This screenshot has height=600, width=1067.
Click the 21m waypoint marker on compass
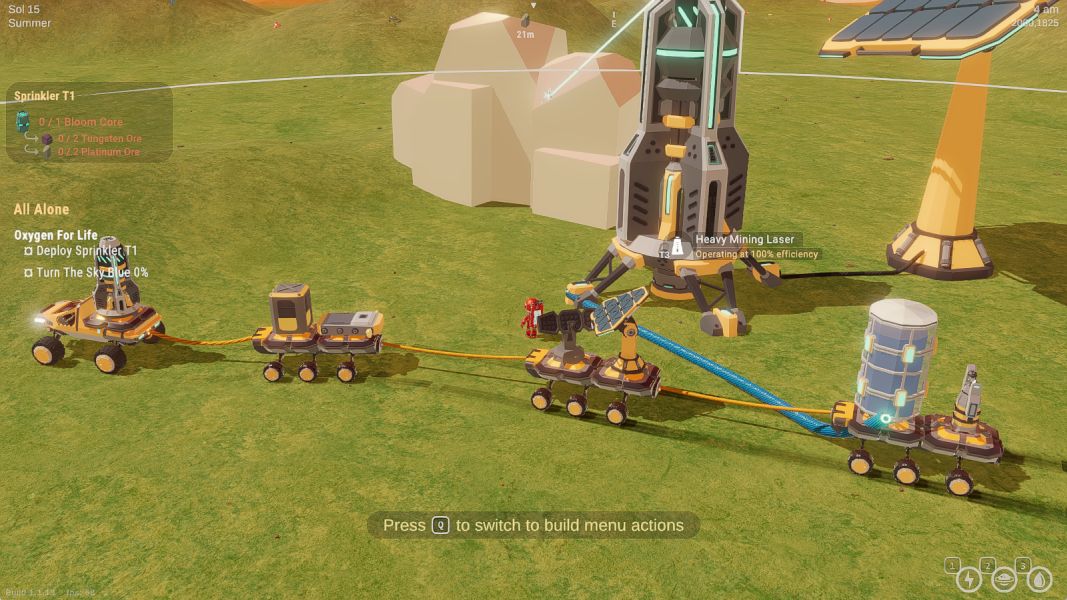(525, 26)
